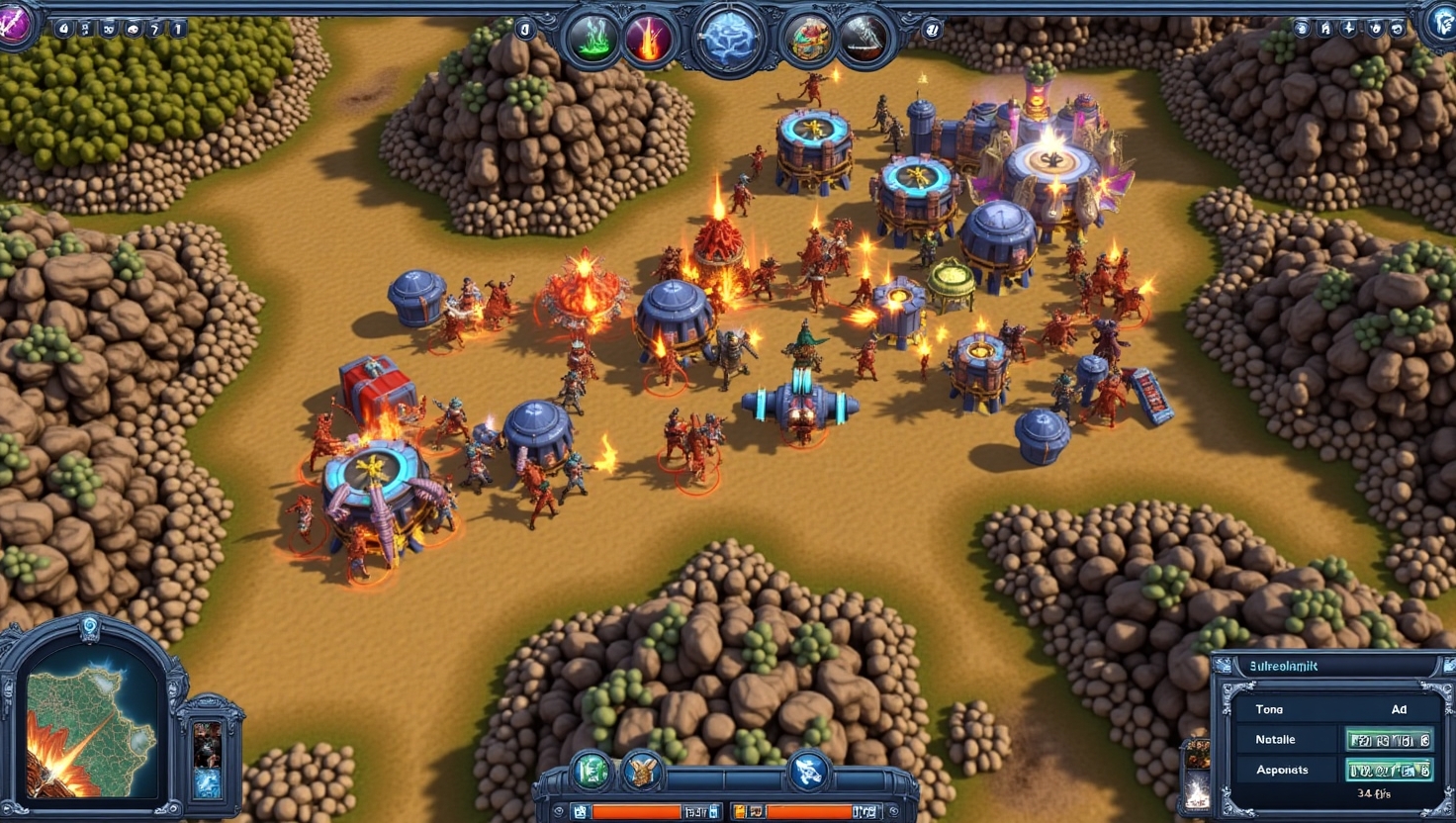Open the purple emblem menu in top-left corner

14,24
